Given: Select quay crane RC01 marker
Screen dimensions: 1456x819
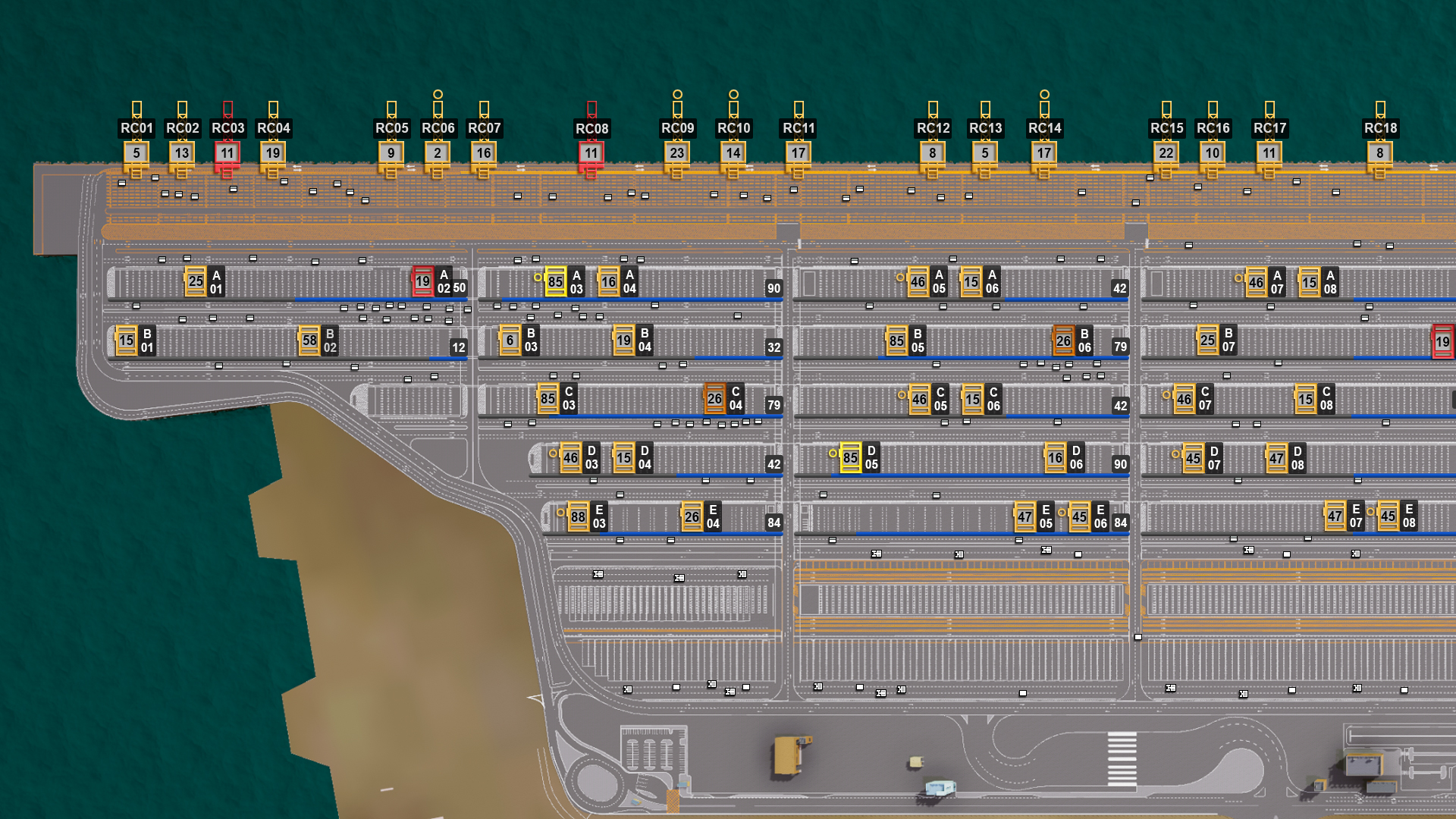Looking at the screenshot, I should point(136,153).
